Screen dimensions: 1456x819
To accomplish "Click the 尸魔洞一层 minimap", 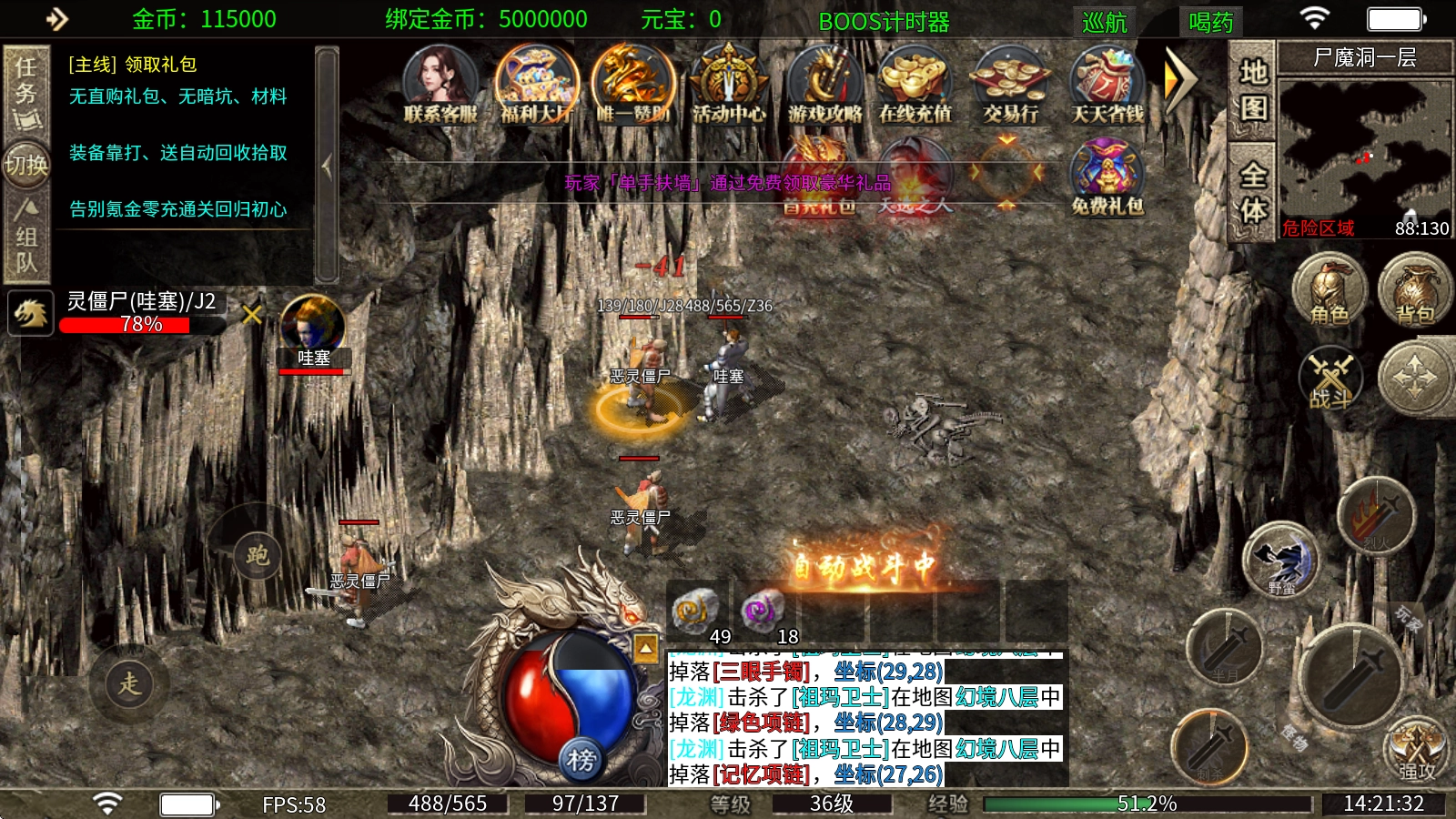I will point(1364,150).
